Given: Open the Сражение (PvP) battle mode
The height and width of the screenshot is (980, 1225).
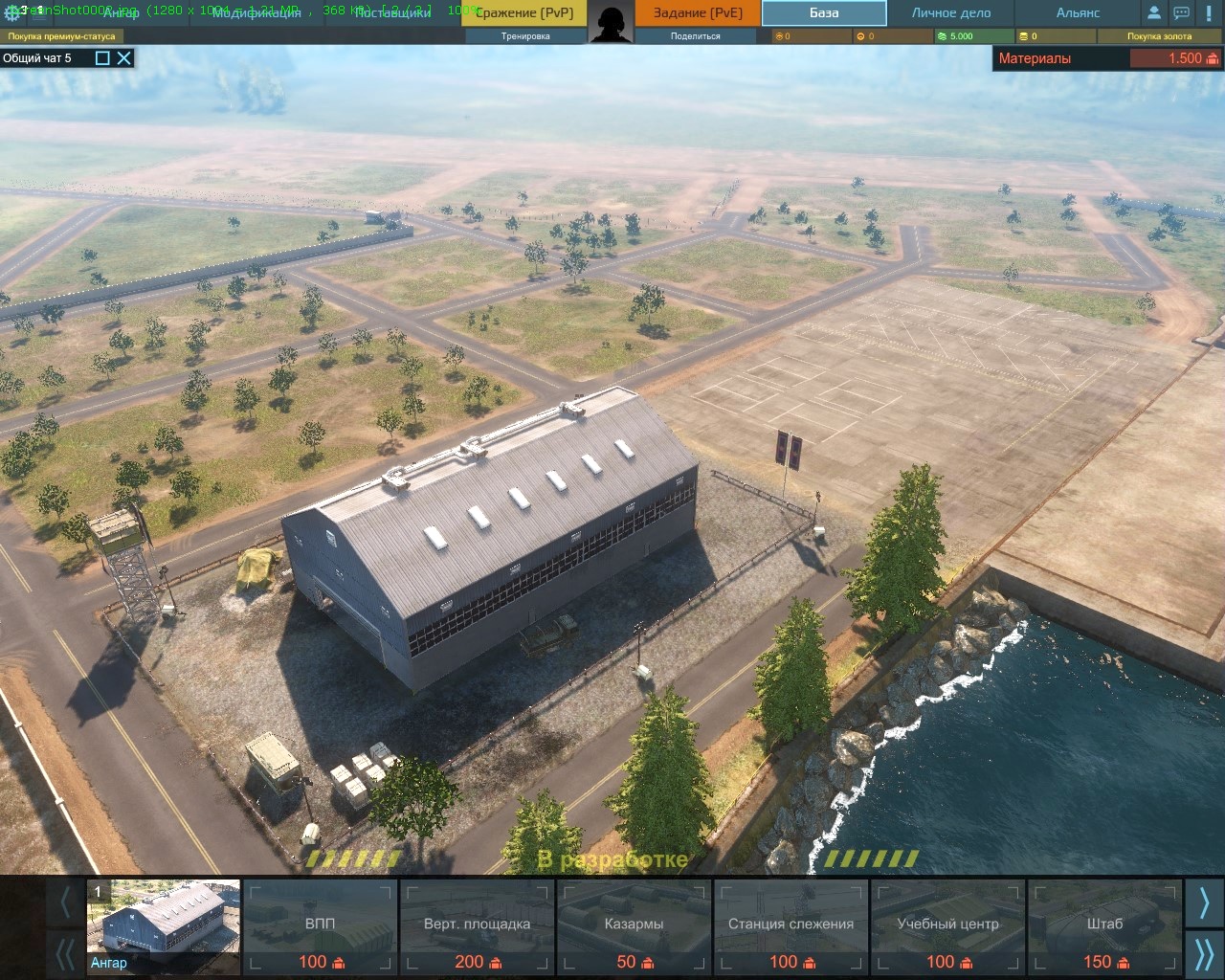Looking at the screenshot, I should [x=524, y=13].
